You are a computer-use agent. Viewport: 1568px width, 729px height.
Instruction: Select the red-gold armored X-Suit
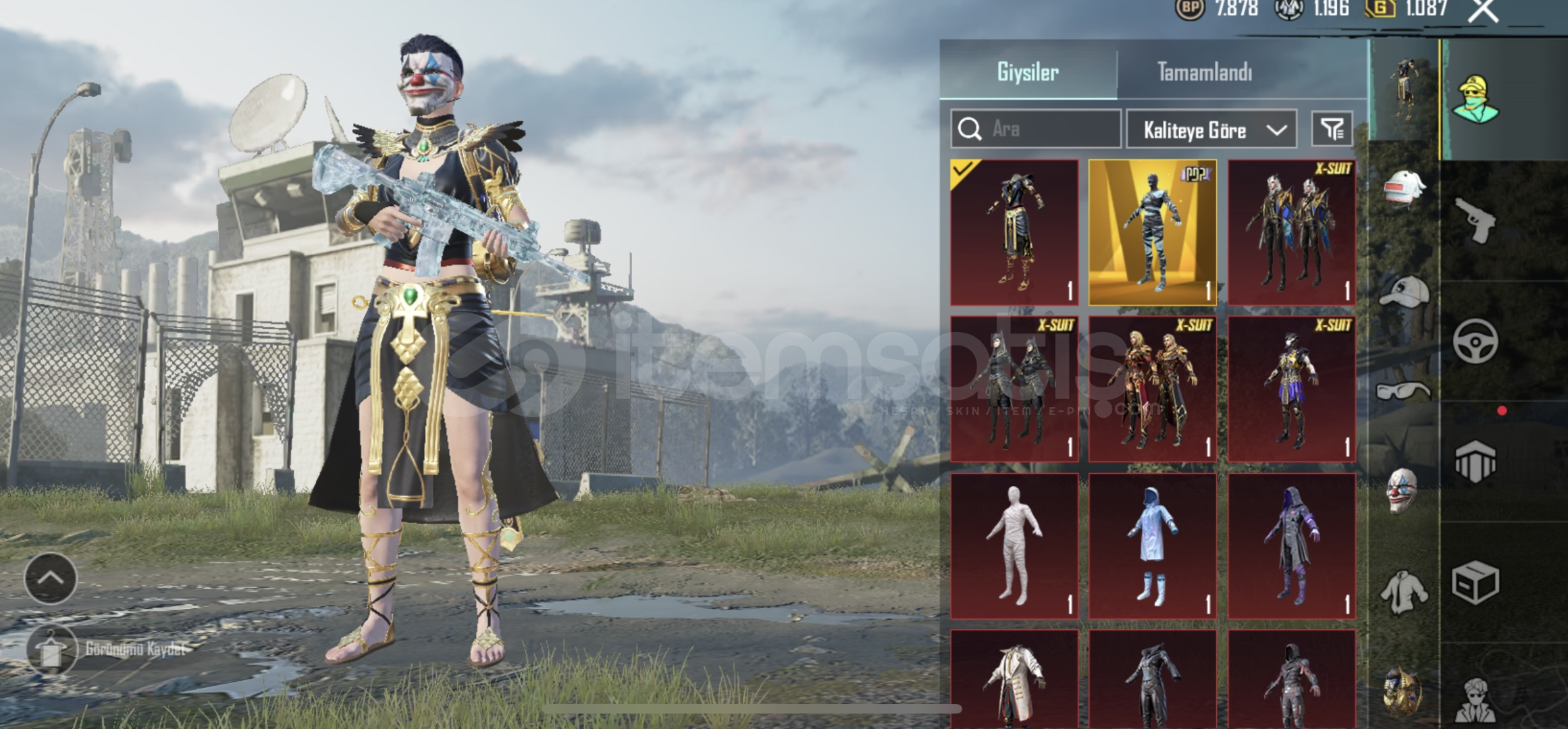coord(1153,389)
